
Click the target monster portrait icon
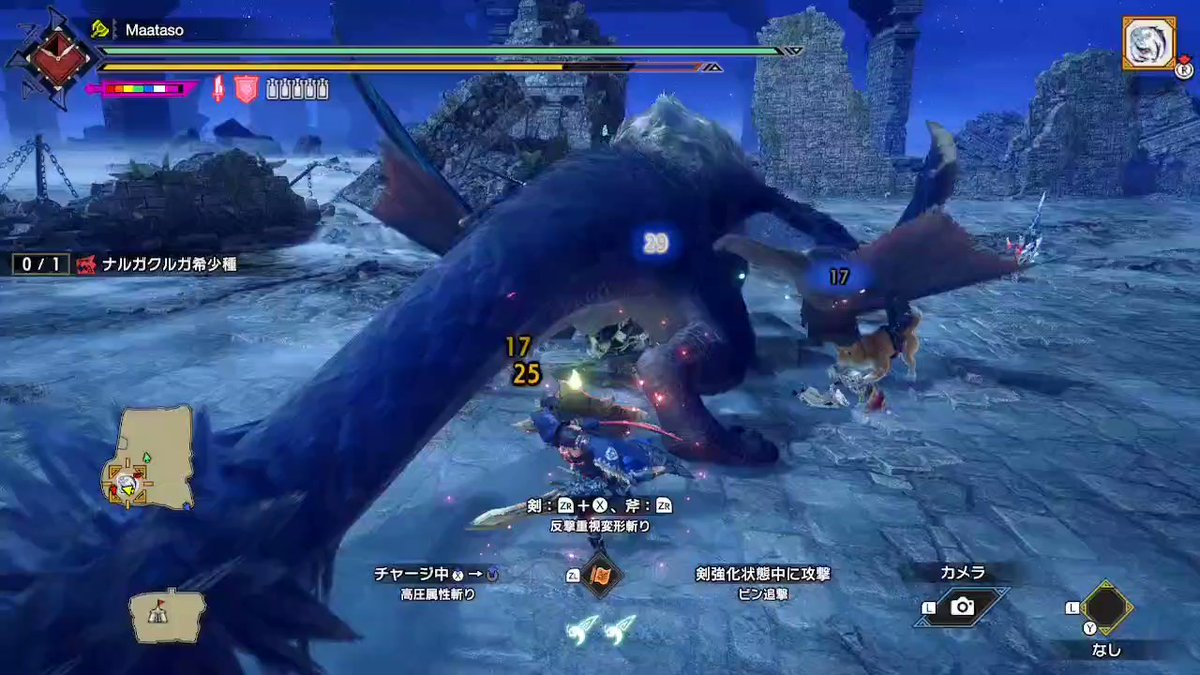(x=1148, y=45)
